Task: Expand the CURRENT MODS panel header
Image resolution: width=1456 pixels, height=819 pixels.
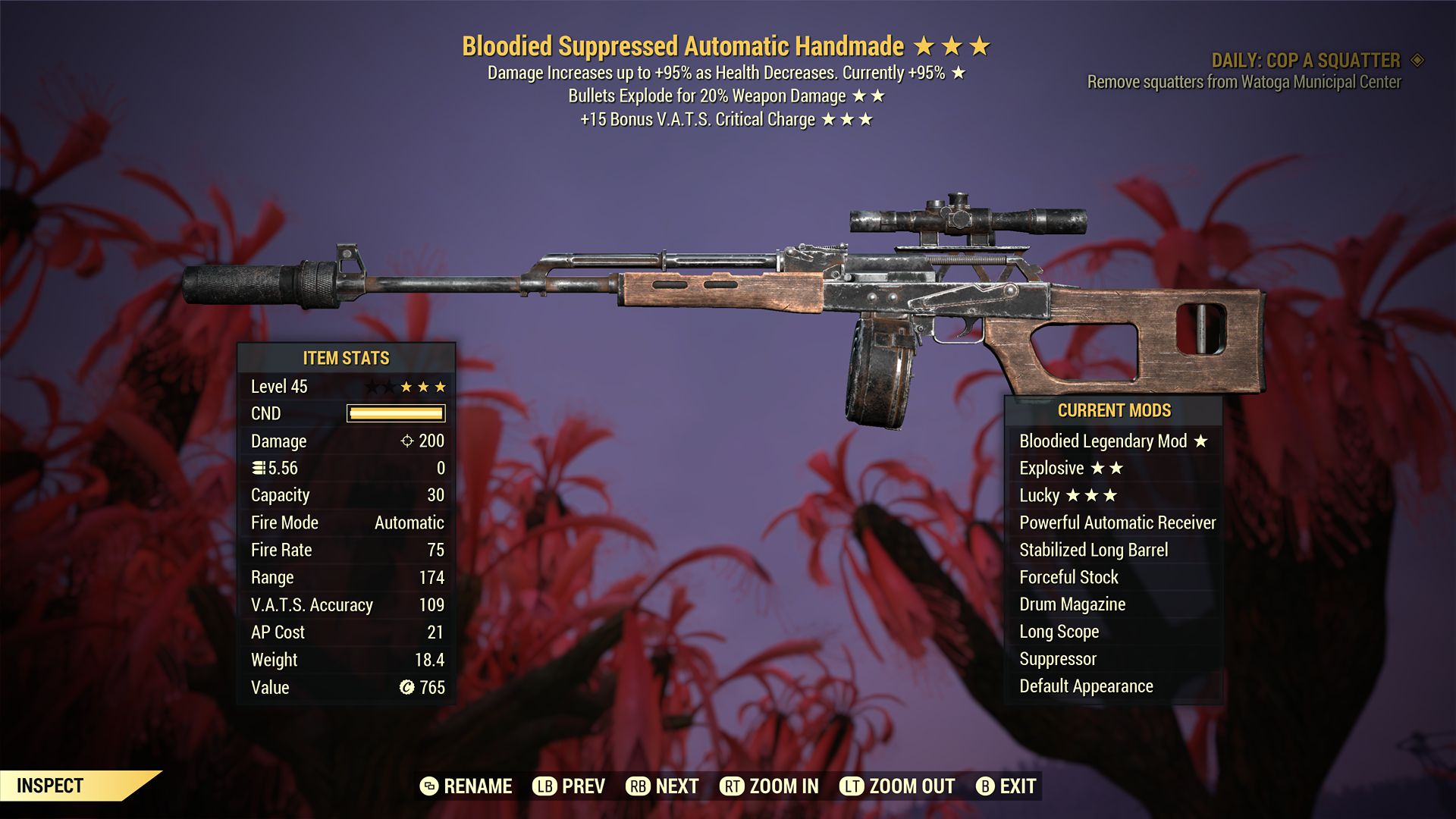Action: (x=1114, y=410)
